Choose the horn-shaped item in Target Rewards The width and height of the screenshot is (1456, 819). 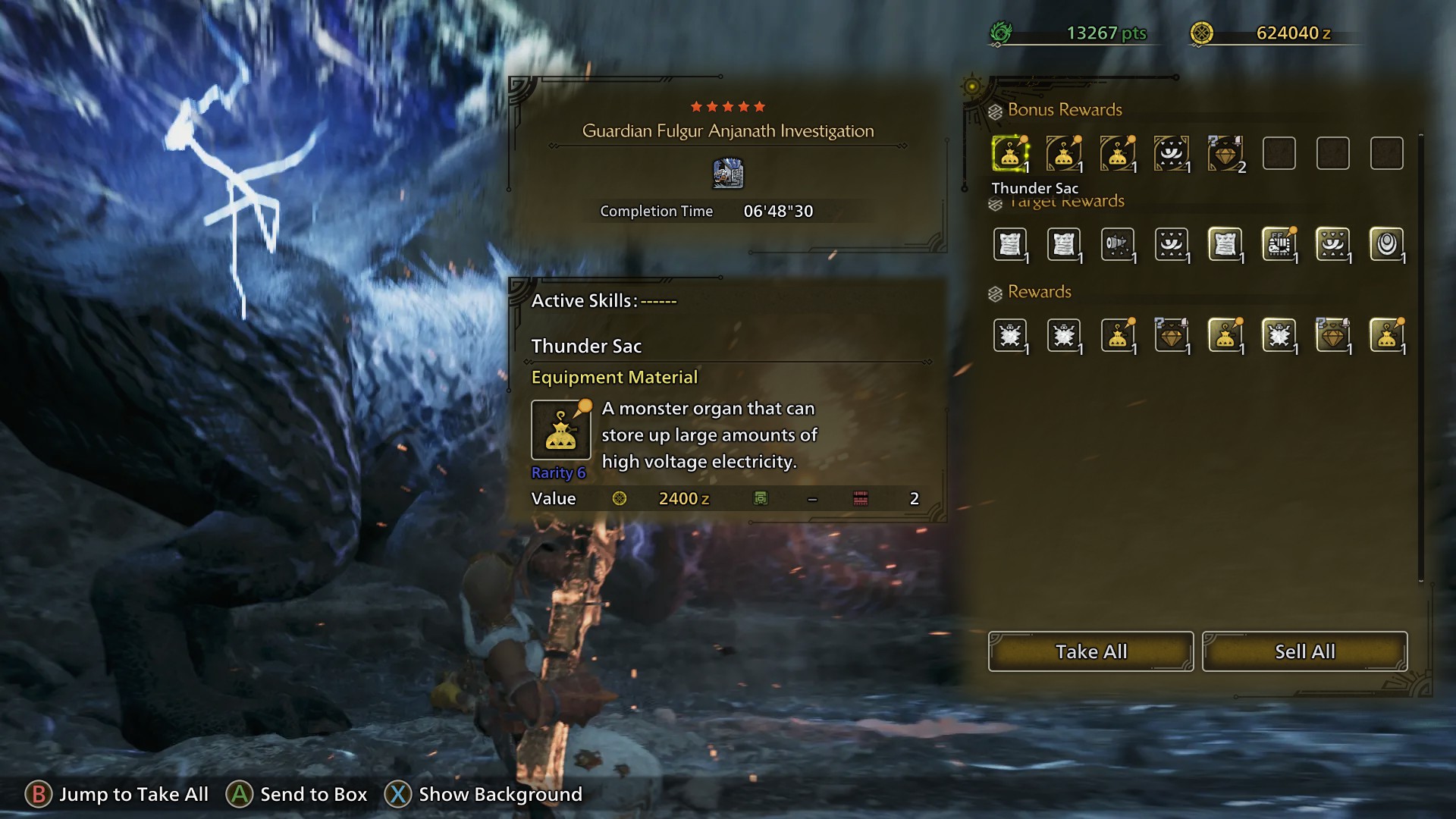pos(1117,244)
